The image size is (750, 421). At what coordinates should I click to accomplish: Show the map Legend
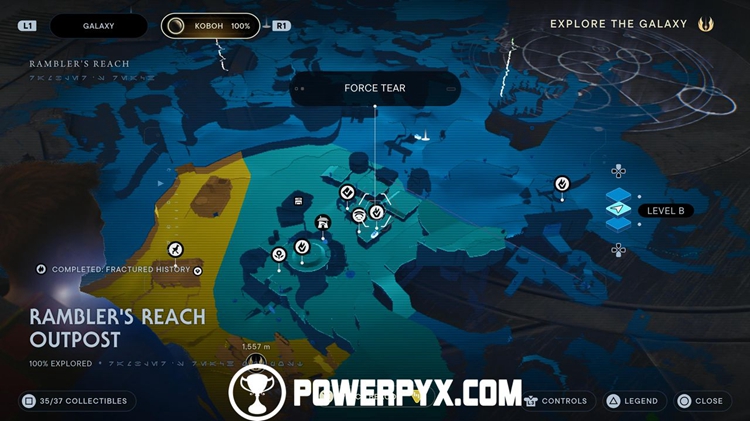coord(632,401)
